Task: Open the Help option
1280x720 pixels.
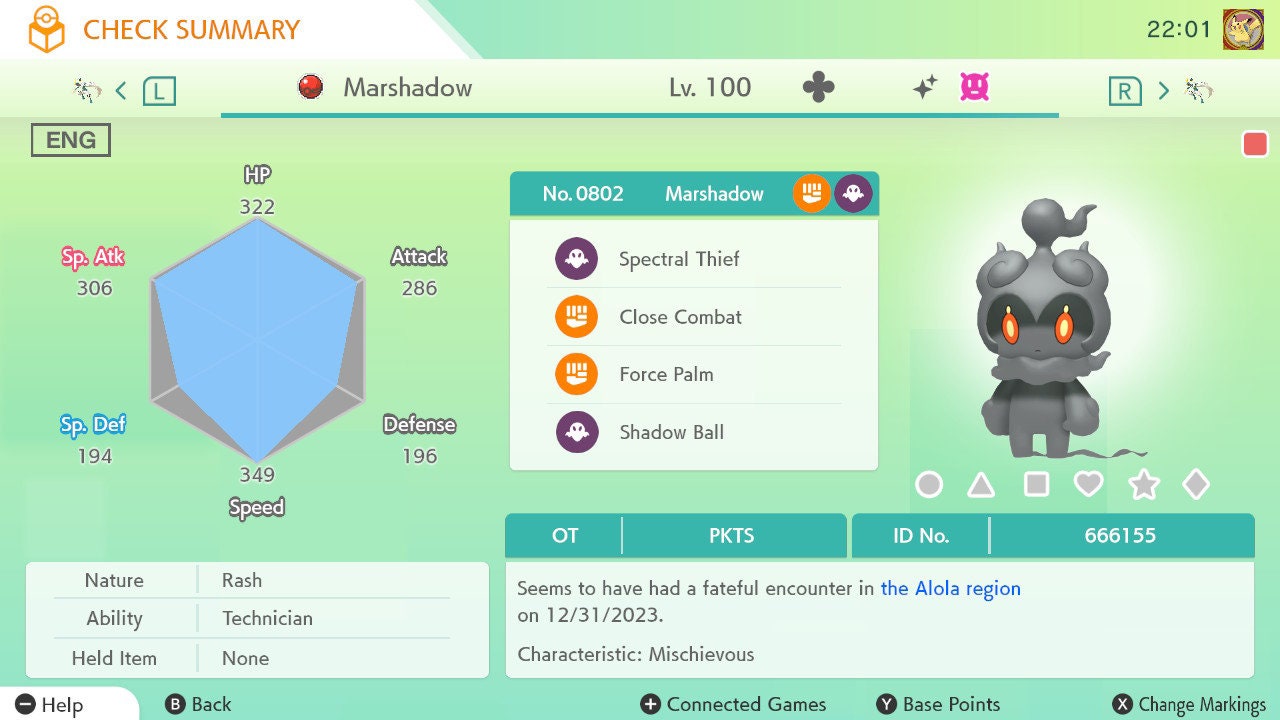Action: coord(50,705)
